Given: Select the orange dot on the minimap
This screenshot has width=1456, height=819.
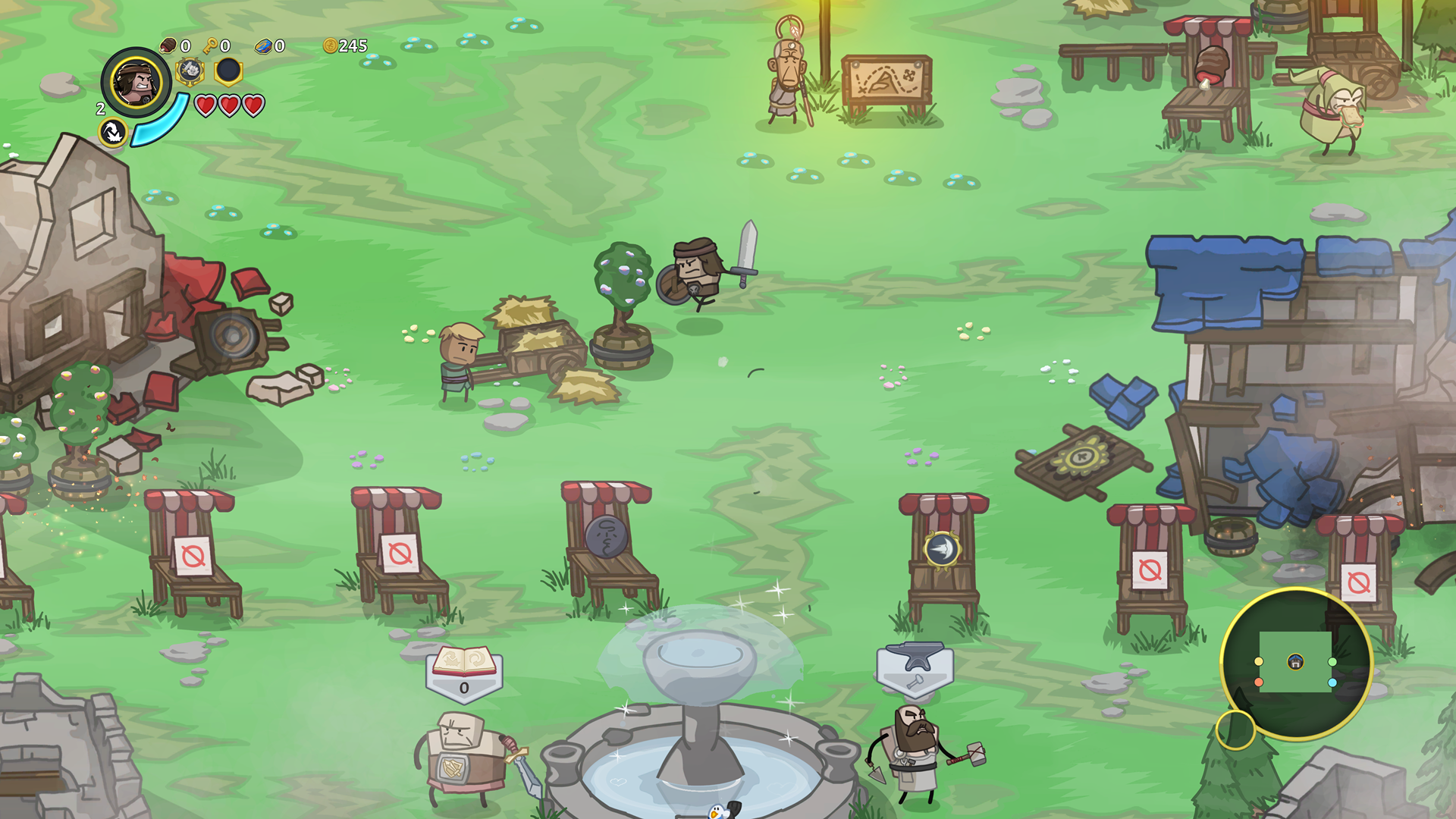Looking at the screenshot, I should (x=1259, y=682).
